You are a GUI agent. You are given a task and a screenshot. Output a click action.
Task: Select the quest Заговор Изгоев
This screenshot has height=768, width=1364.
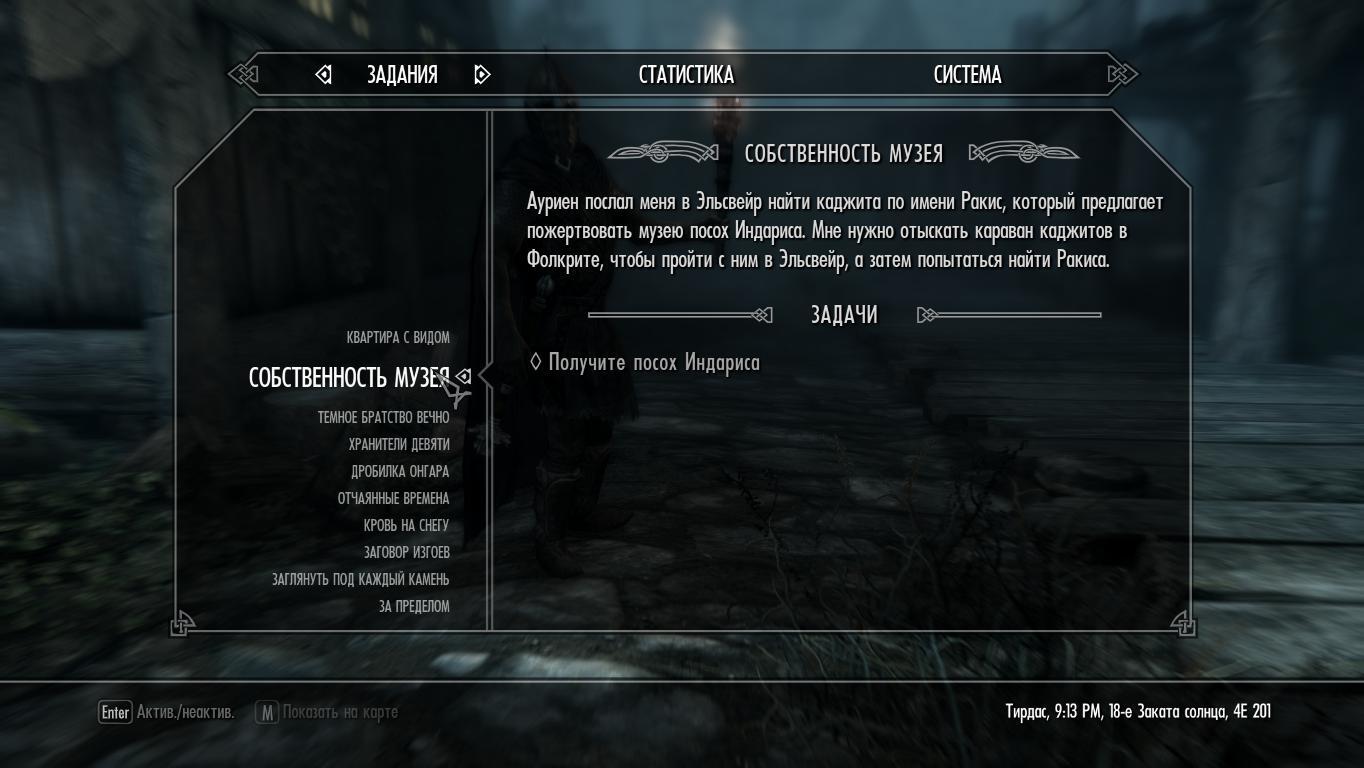(406, 553)
